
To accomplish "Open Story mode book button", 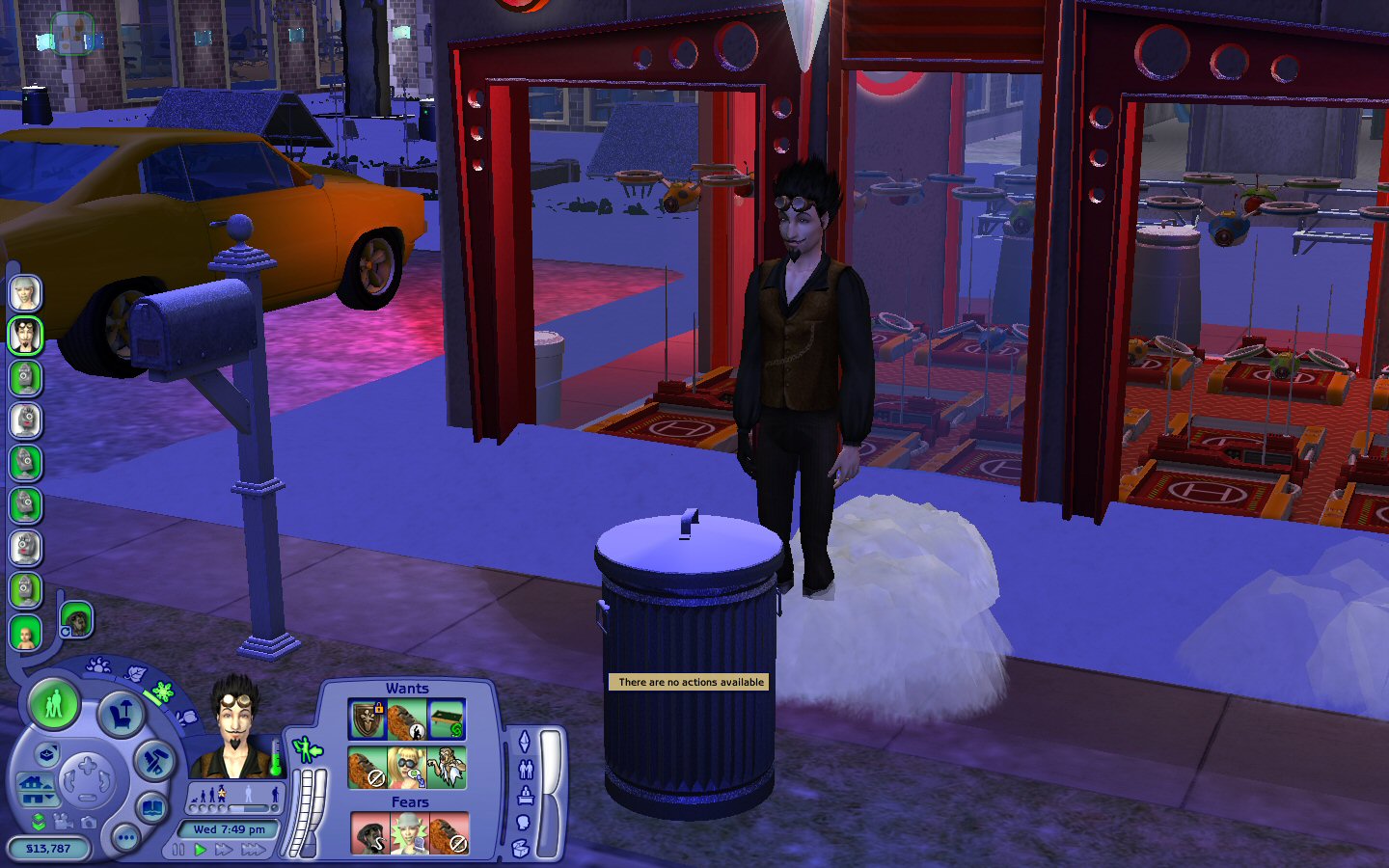I will pyautogui.click(x=151, y=806).
